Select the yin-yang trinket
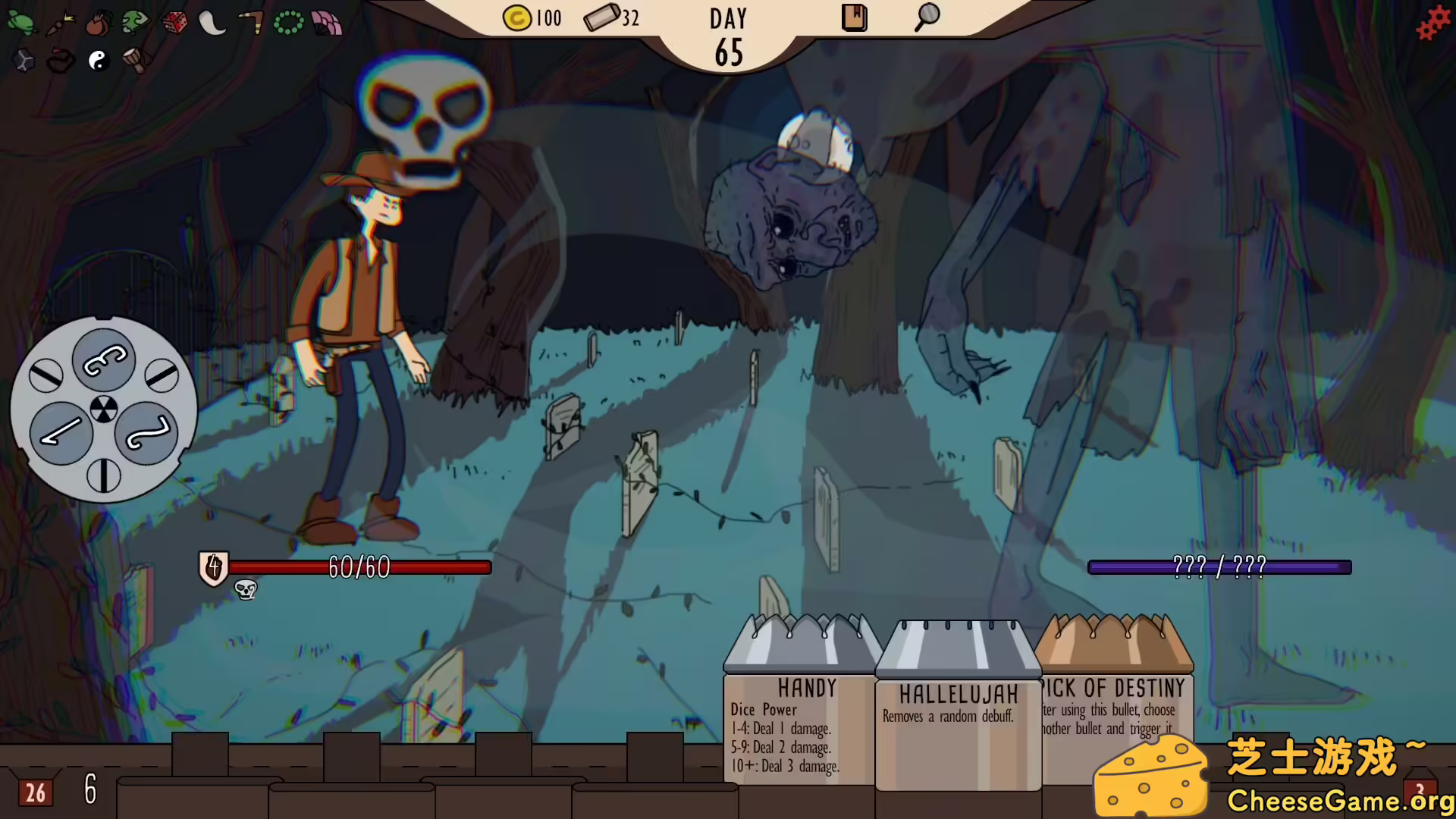 (97, 61)
